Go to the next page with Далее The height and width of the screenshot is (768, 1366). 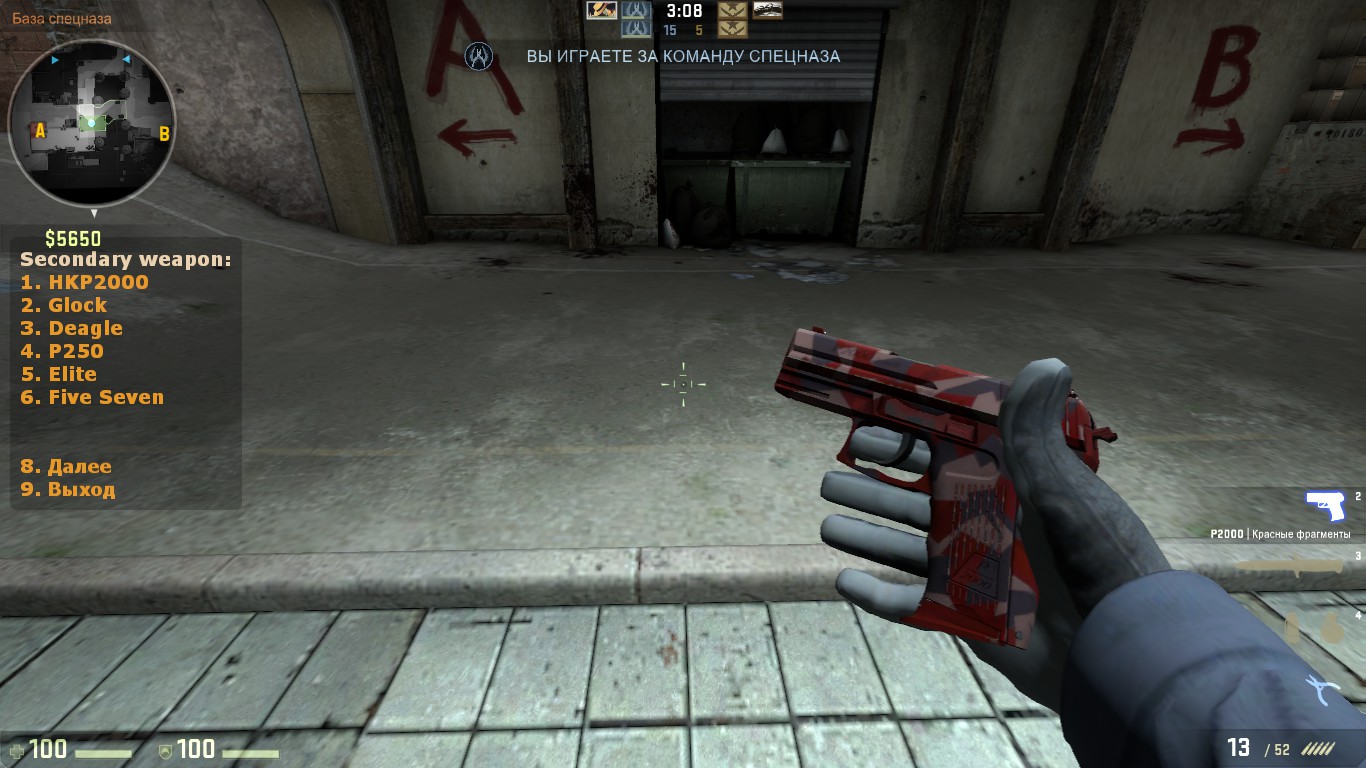pyautogui.click(x=66, y=466)
